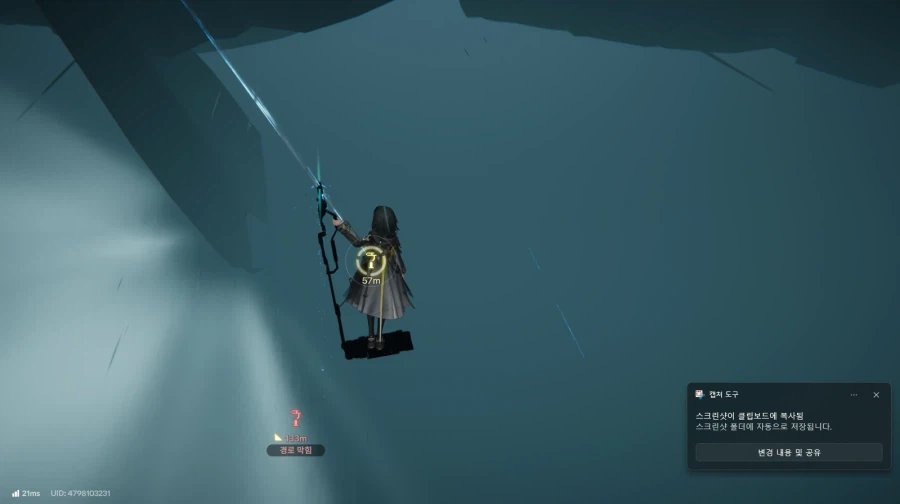Open the 변경 내용 및 공유 notification button
This screenshot has height=504, width=900.
pos(788,452)
